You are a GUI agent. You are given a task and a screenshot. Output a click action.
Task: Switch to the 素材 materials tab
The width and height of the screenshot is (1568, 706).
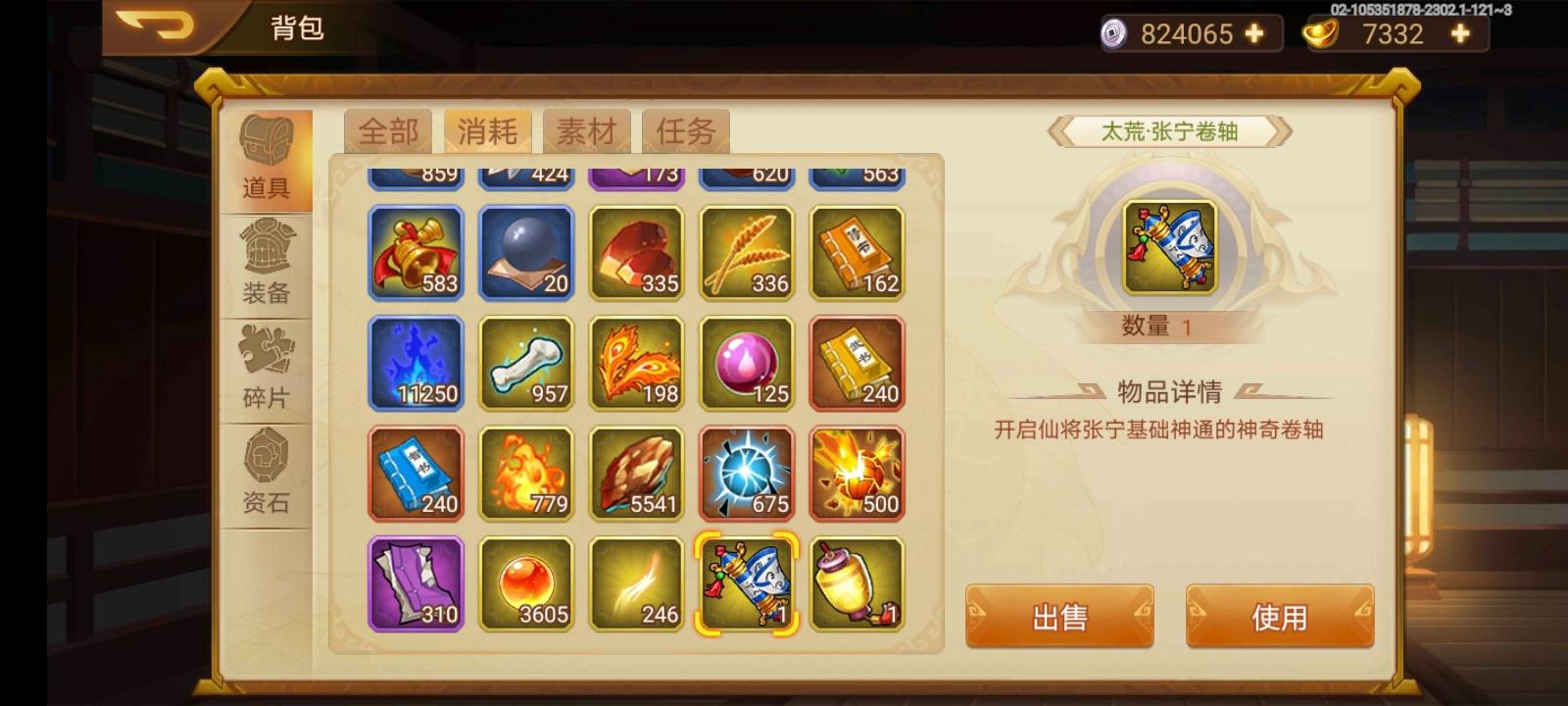(586, 130)
